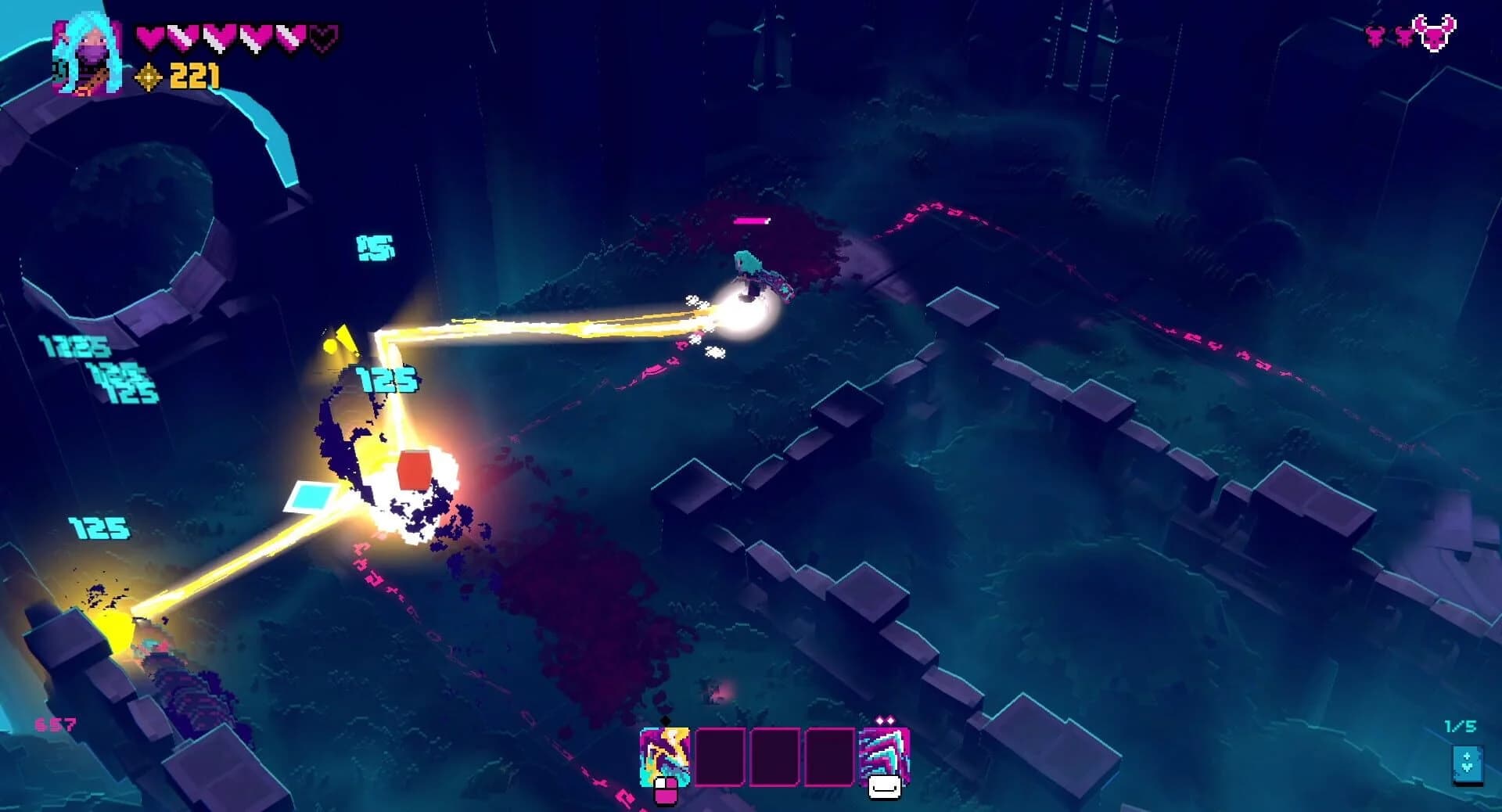The image size is (1502, 812).
Task: Expand the third empty ability slot
Action: (829, 758)
